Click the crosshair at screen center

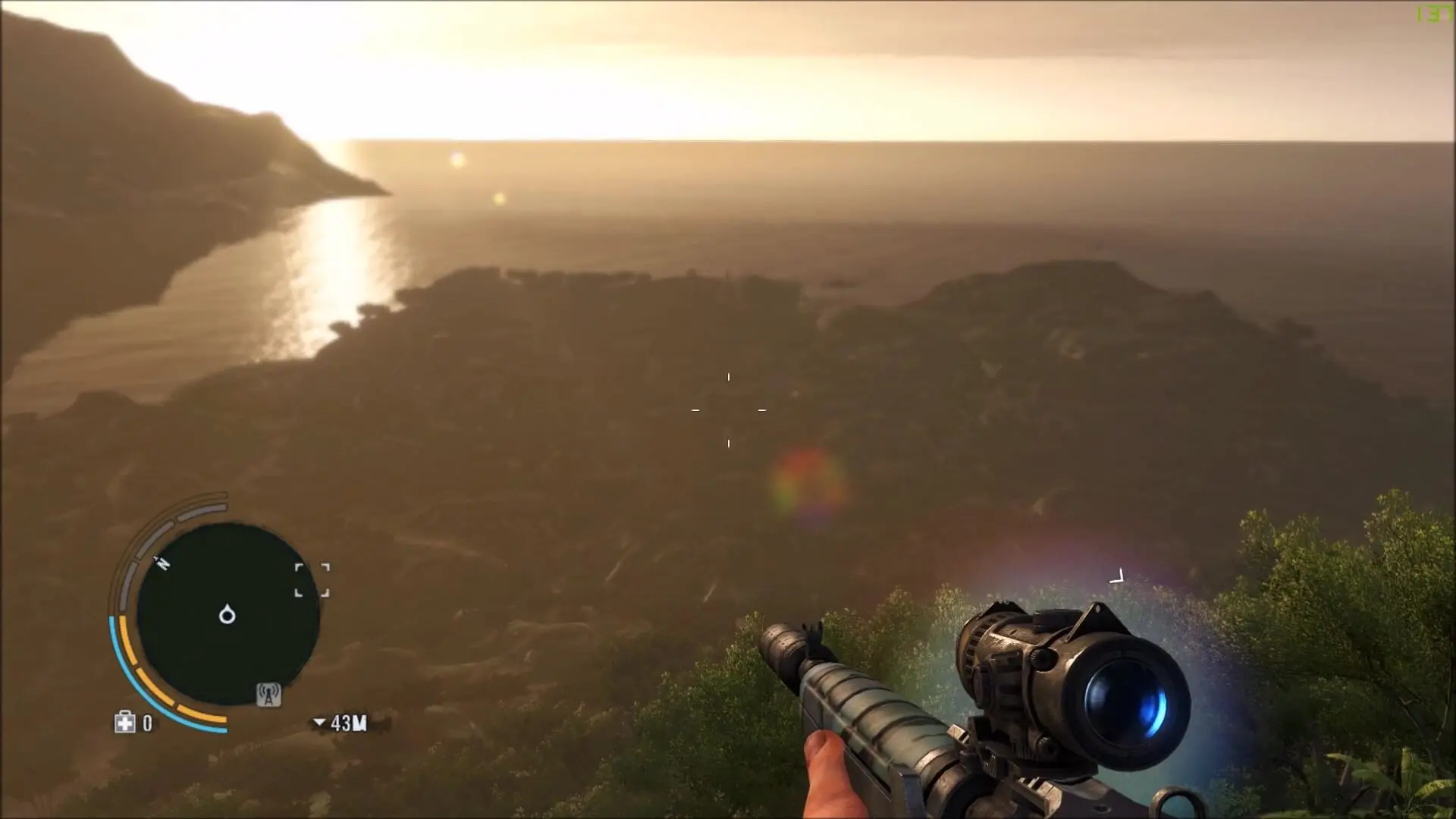728,409
